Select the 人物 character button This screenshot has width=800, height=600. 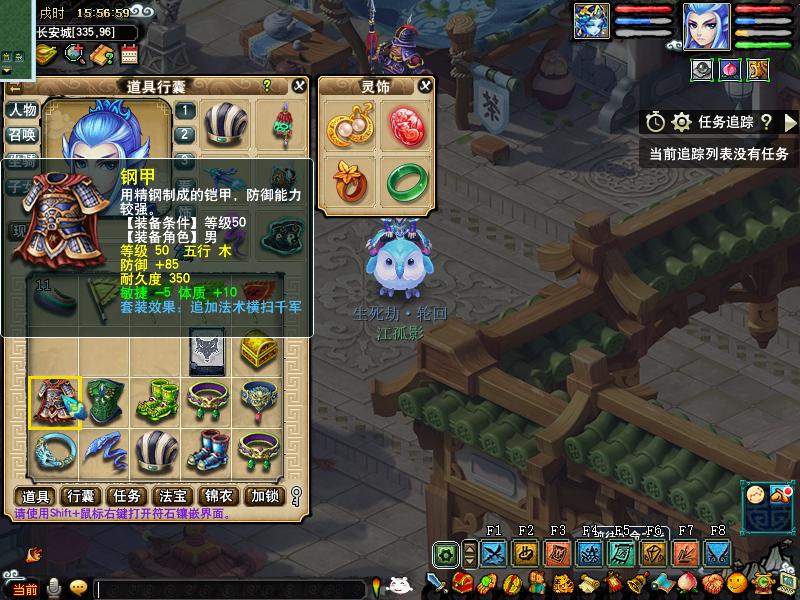(x=22, y=110)
